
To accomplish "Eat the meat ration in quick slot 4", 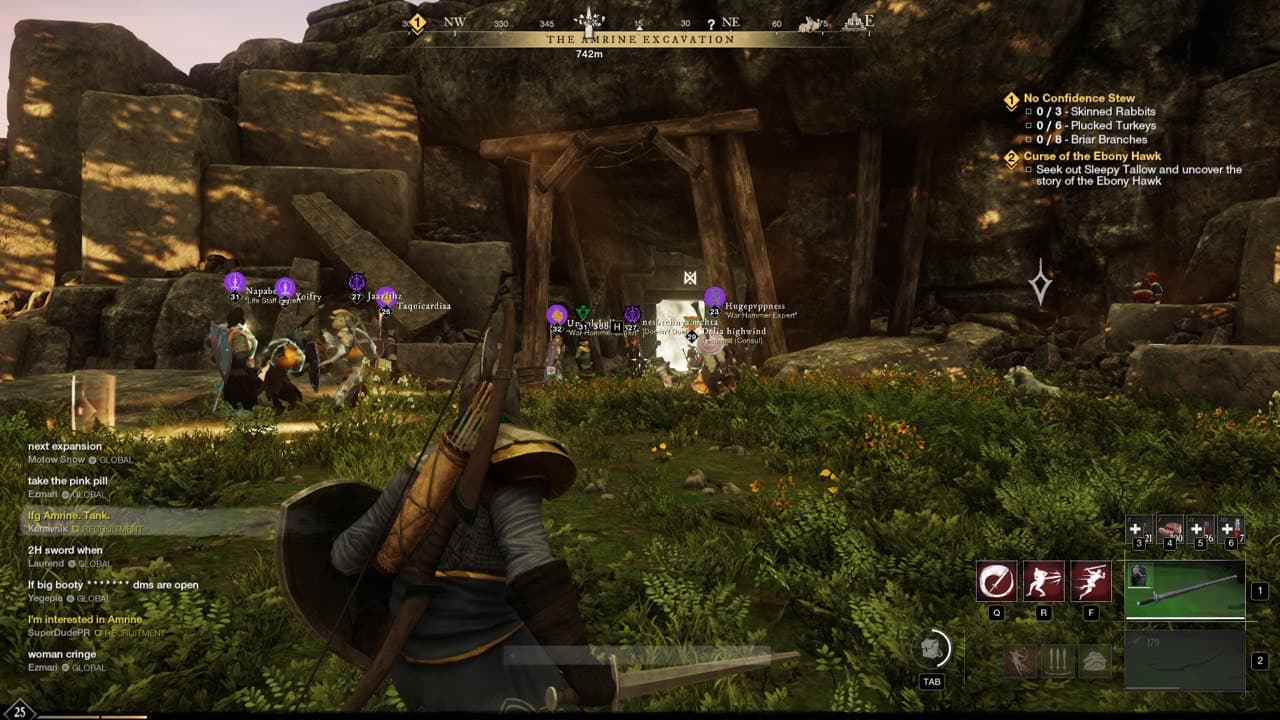I will point(1169,528).
